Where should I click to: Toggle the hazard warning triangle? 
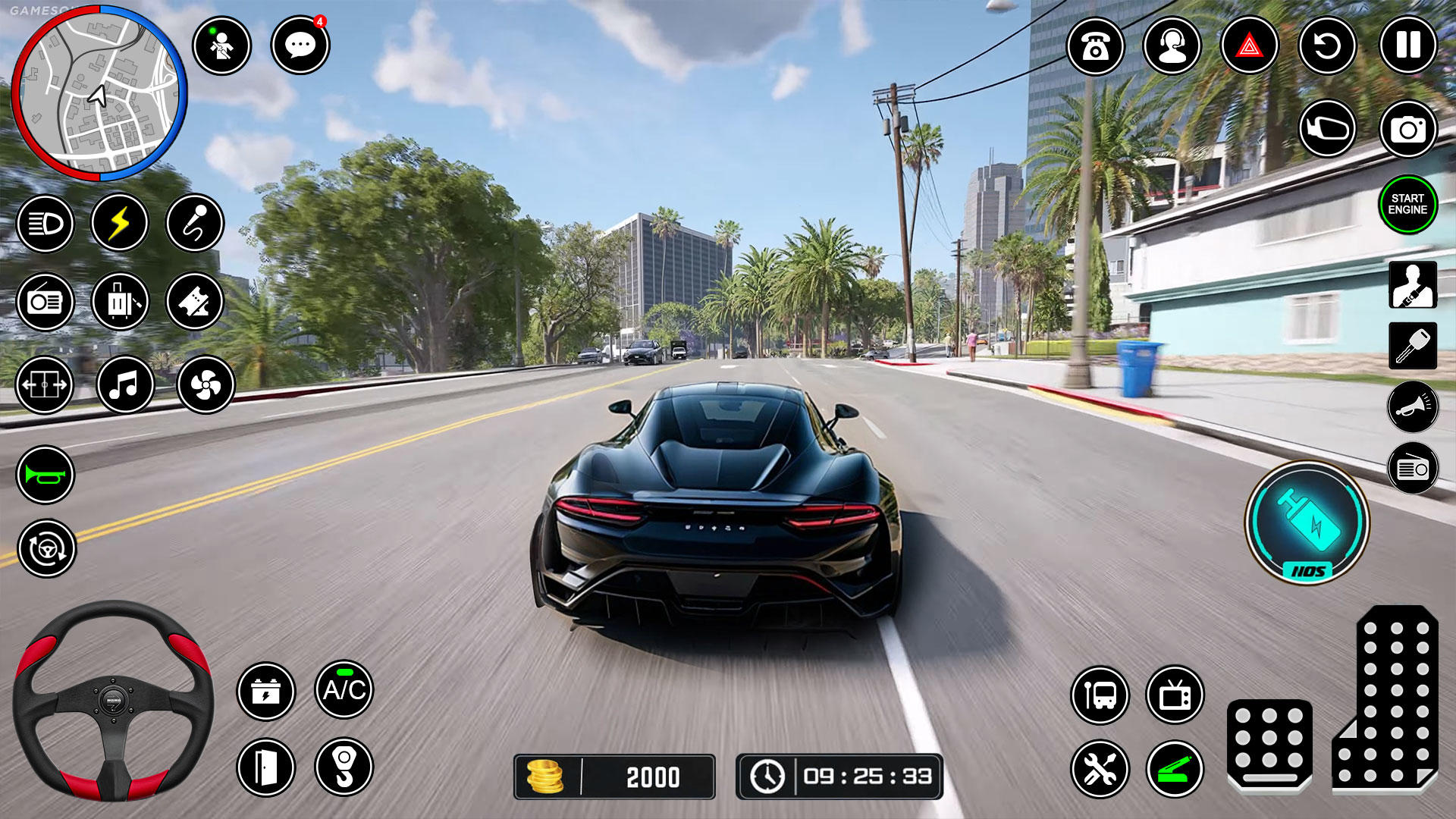click(x=1249, y=47)
